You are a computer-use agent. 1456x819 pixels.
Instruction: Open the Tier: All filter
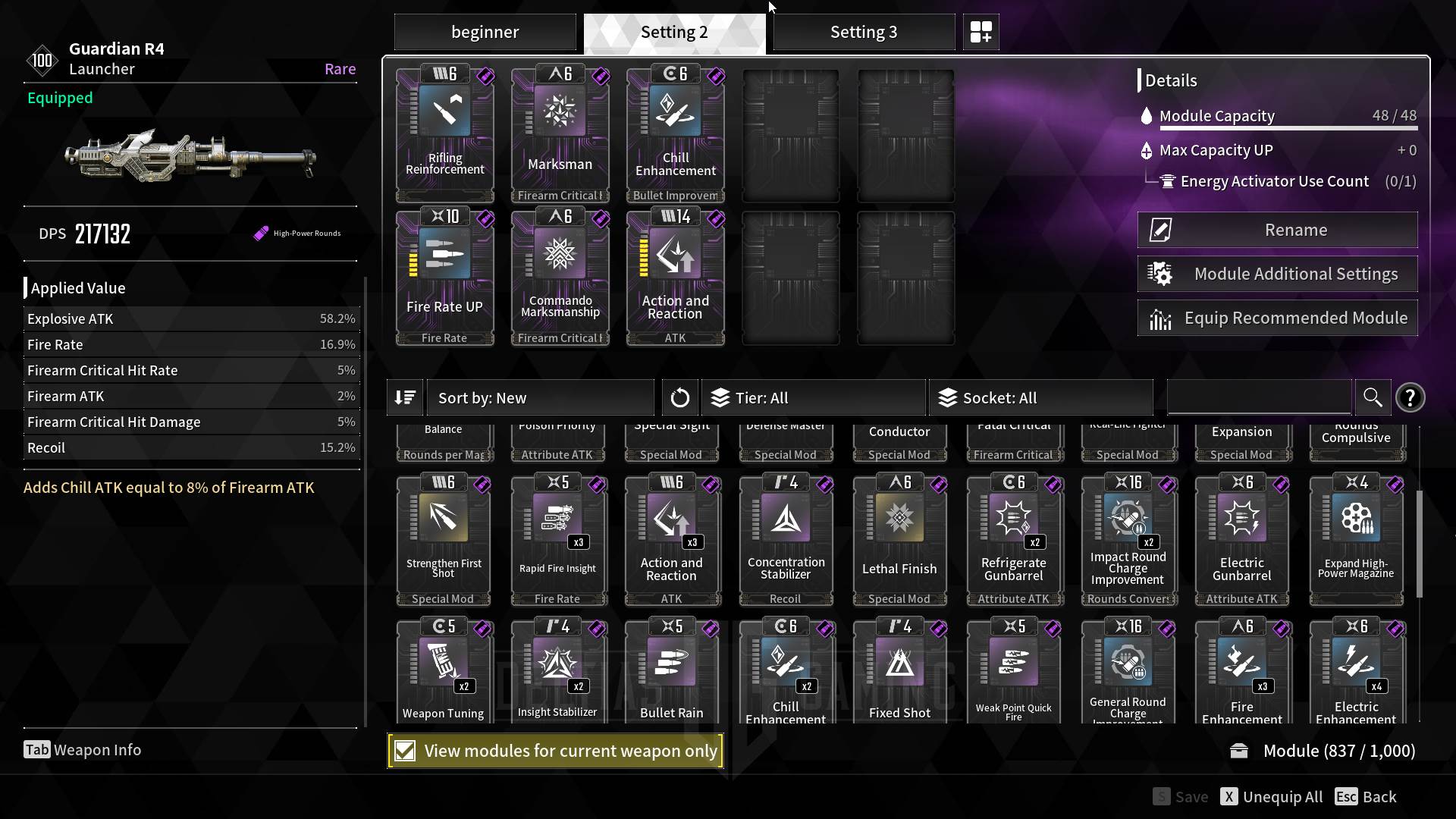point(813,398)
